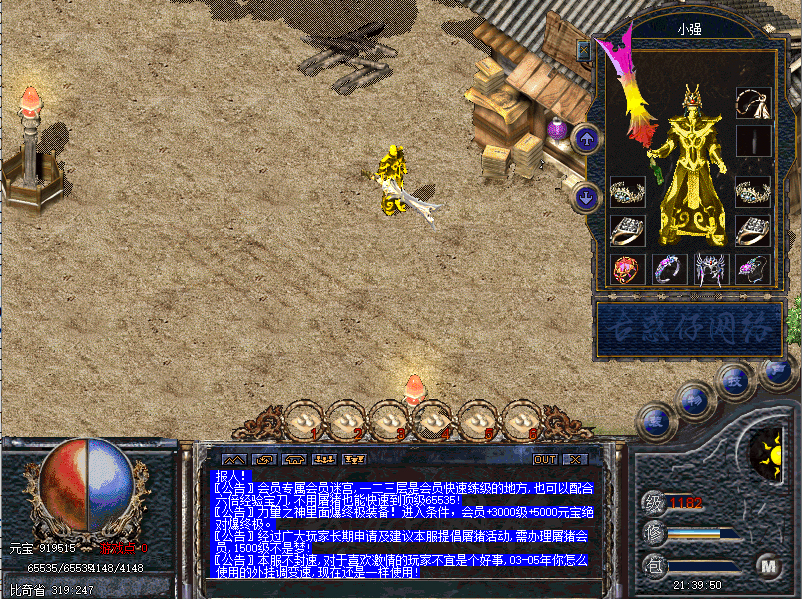Screen dimensions: 802x599
Task: Select the pink gem ring slot
Action: point(627,268)
